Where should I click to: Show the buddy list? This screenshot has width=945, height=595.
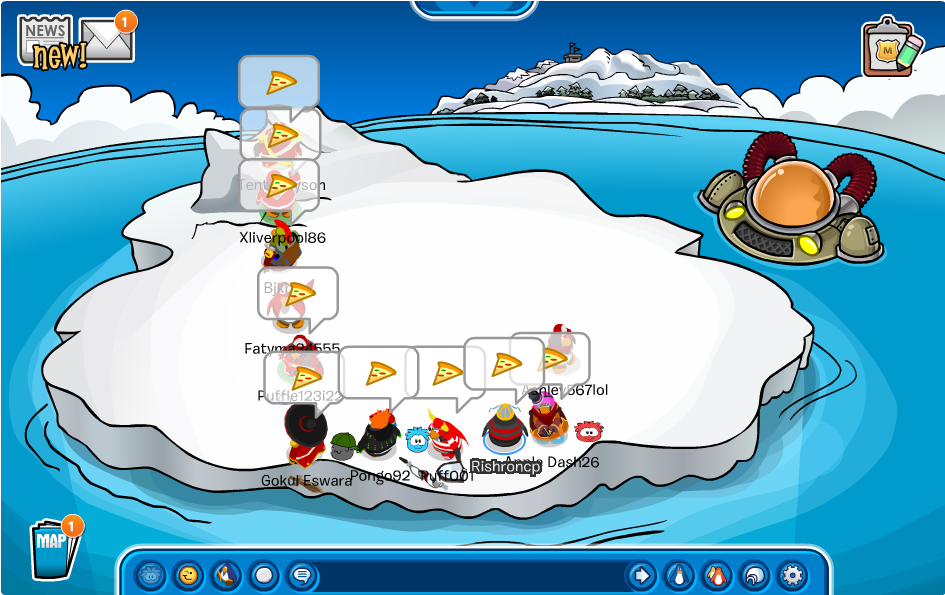click(x=717, y=575)
